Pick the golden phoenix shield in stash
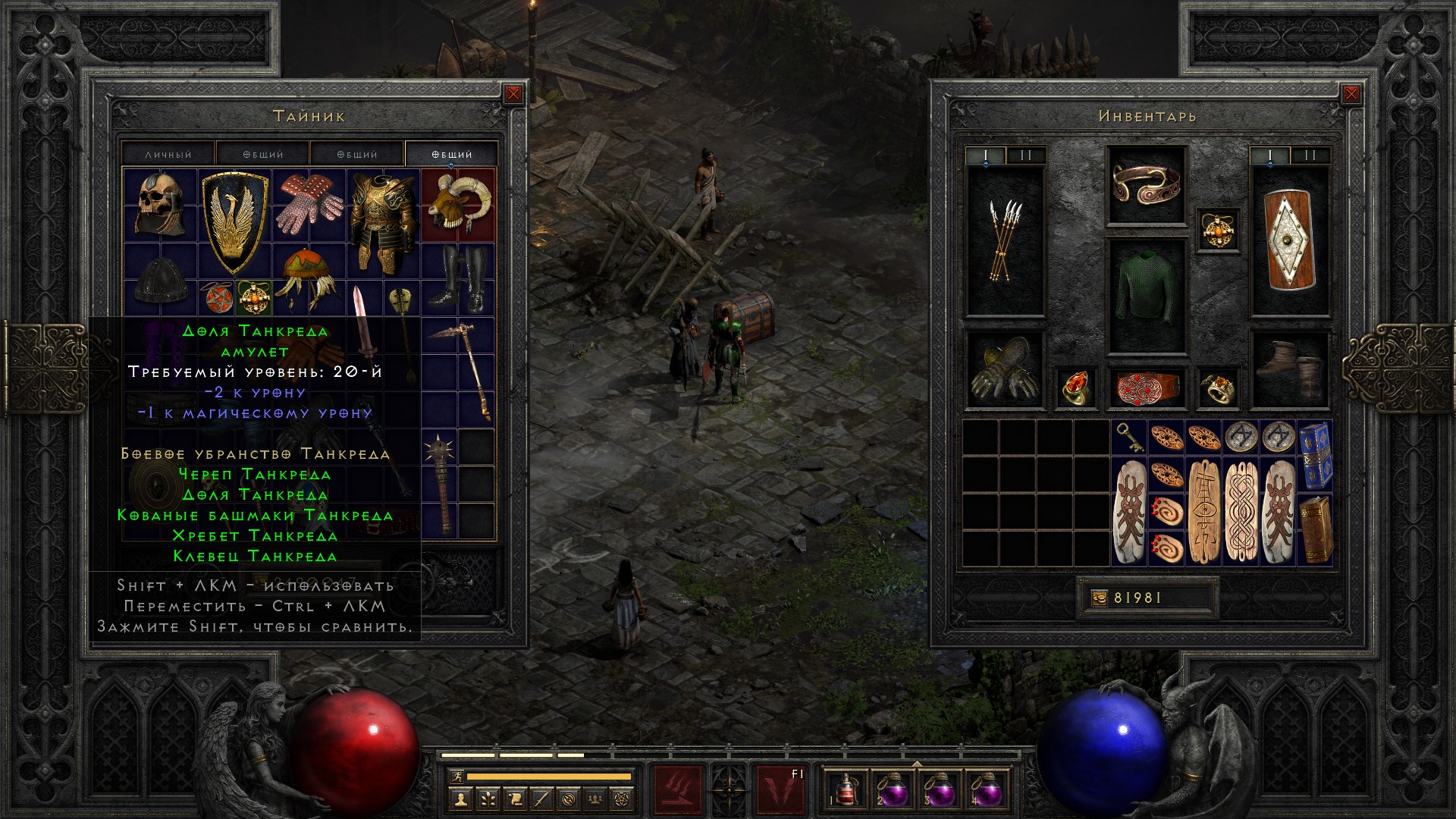The width and height of the screenshot is (1456, 819). pos(234,220)
